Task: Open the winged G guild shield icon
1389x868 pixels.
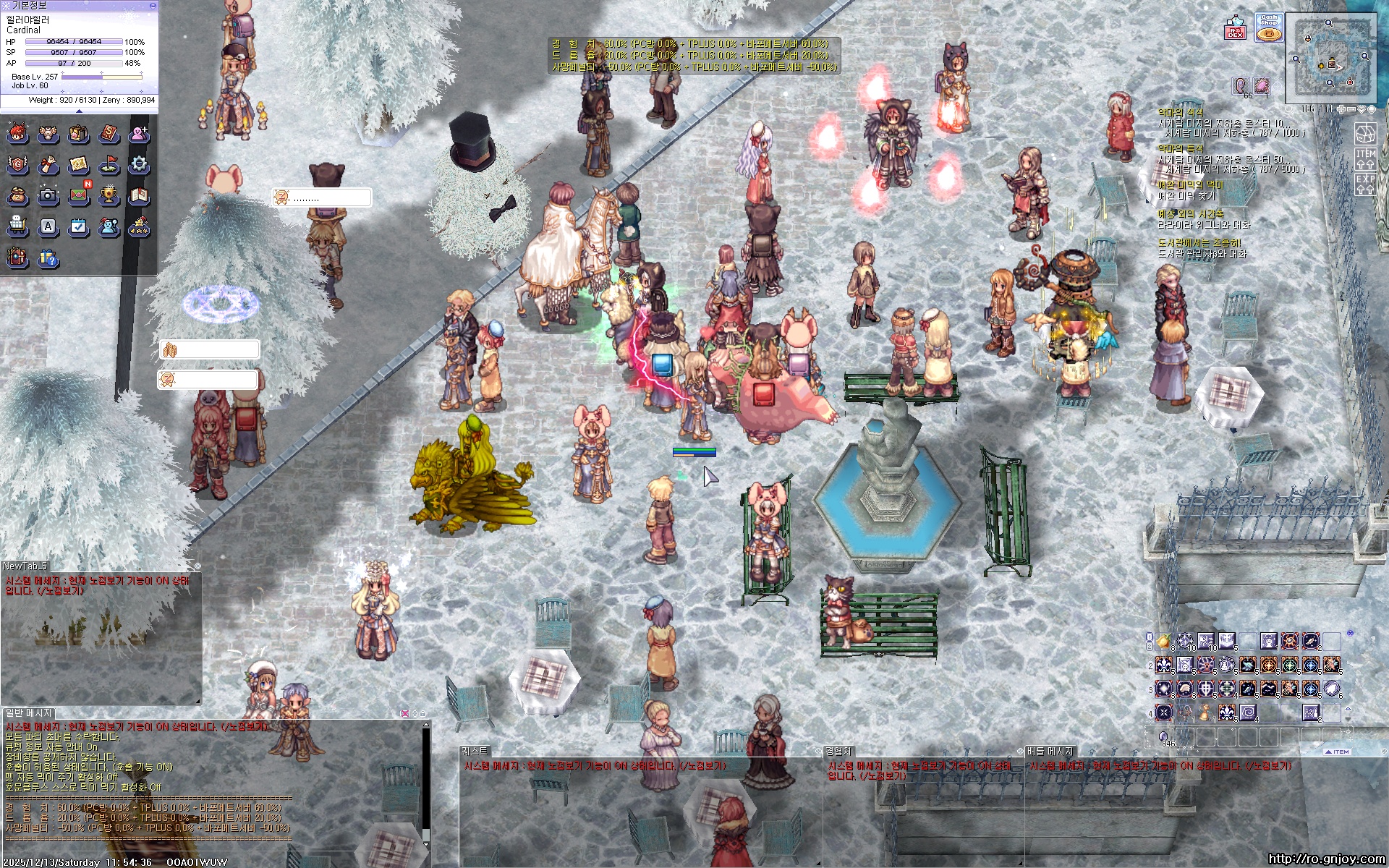Action: [17, 165]
